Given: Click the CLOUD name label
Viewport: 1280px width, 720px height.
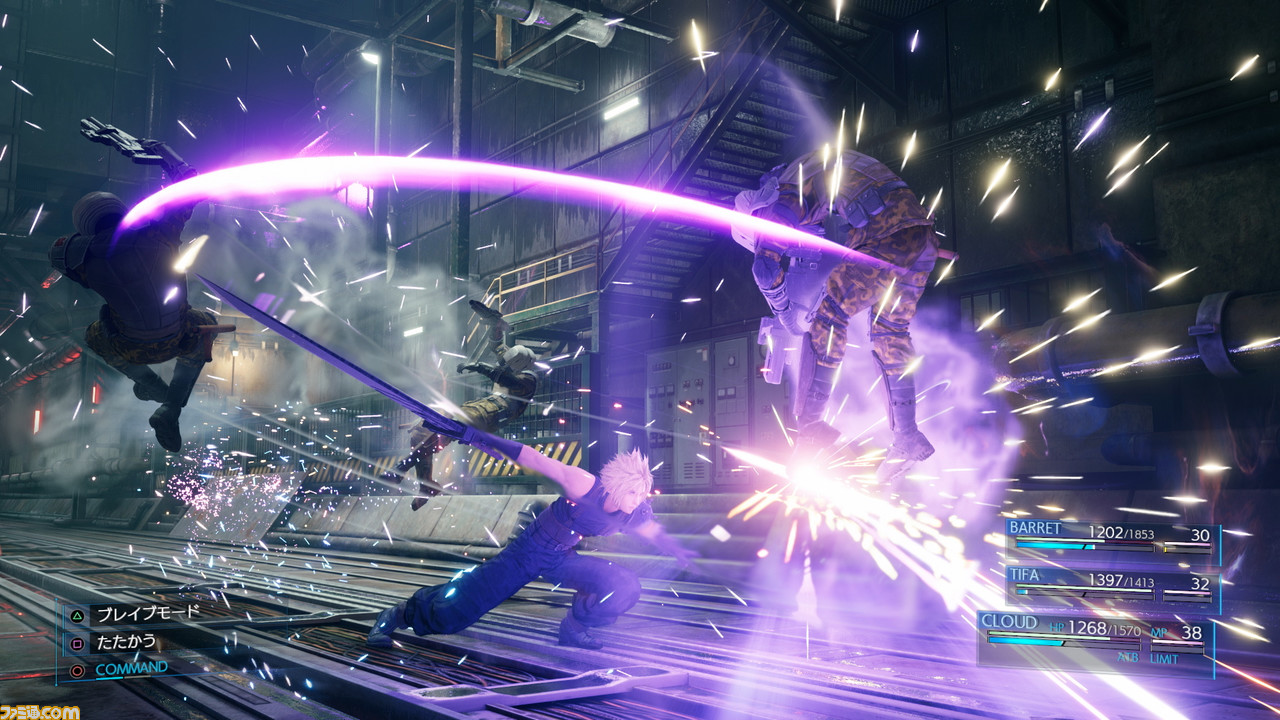Looking at the screenshot, I should tap(1010, 621).
